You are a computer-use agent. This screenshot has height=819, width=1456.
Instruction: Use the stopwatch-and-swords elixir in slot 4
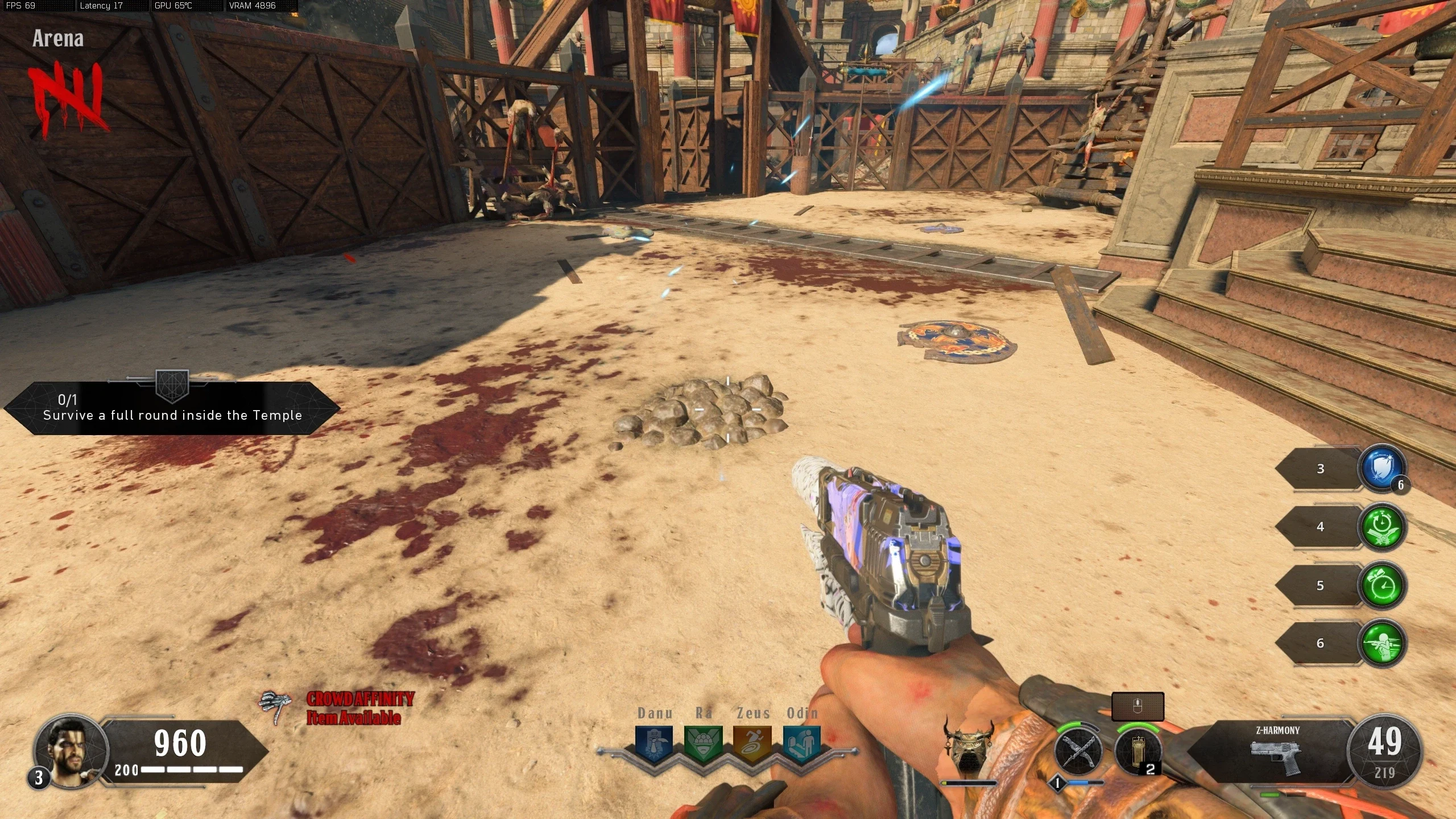1381,527
